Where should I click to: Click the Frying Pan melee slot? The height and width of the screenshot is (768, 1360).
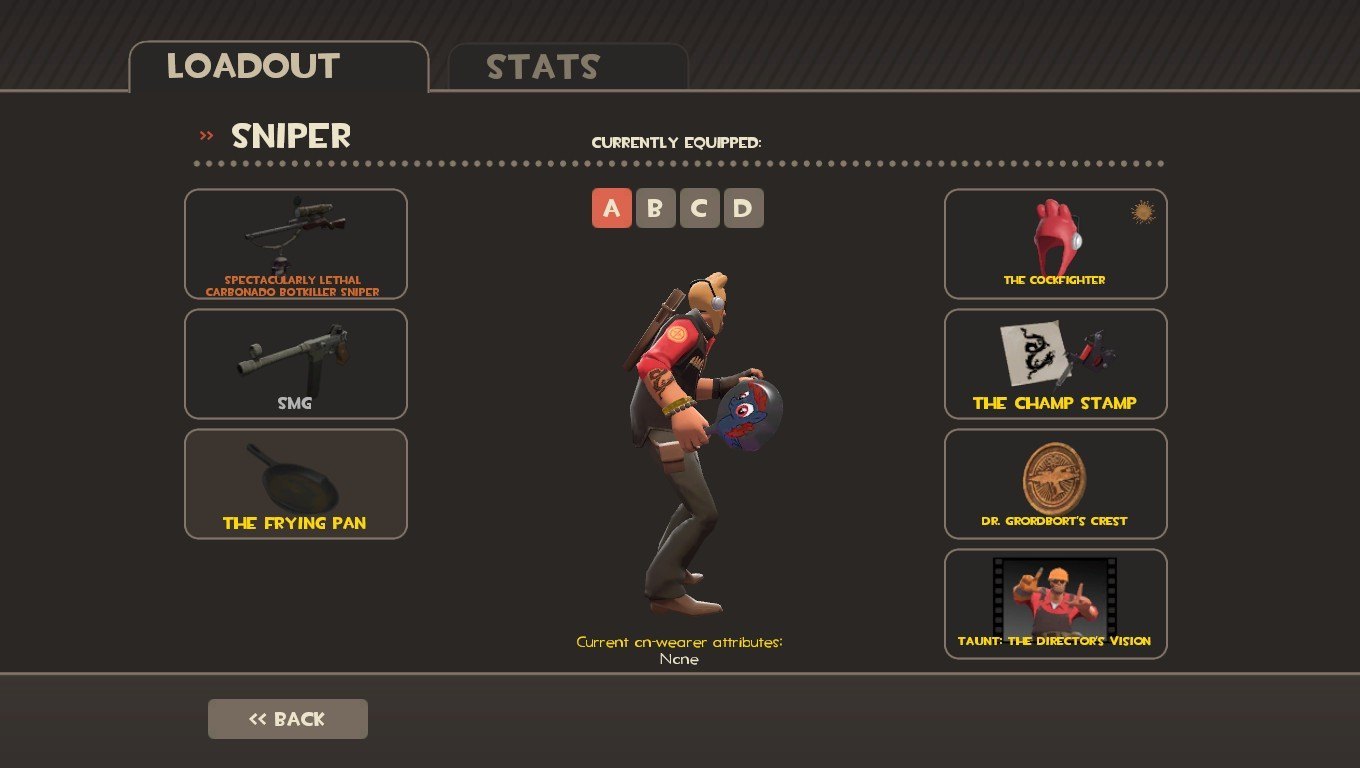pos(296,484)
